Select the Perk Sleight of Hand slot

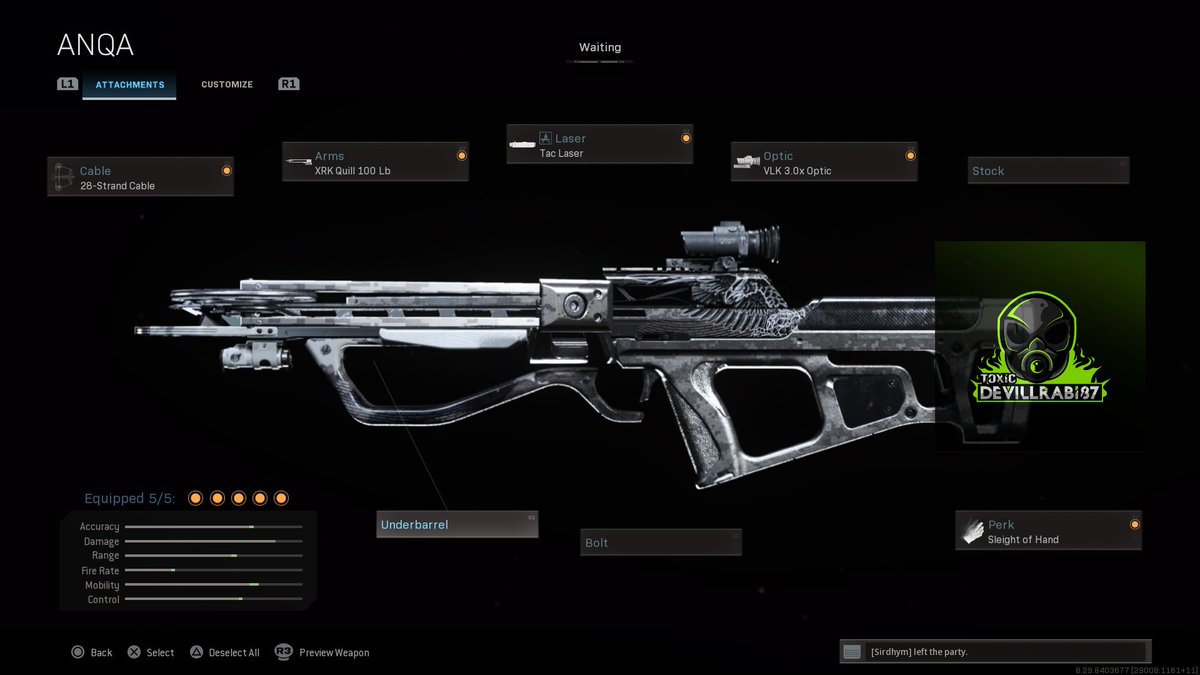click(x=1048, y=531)
